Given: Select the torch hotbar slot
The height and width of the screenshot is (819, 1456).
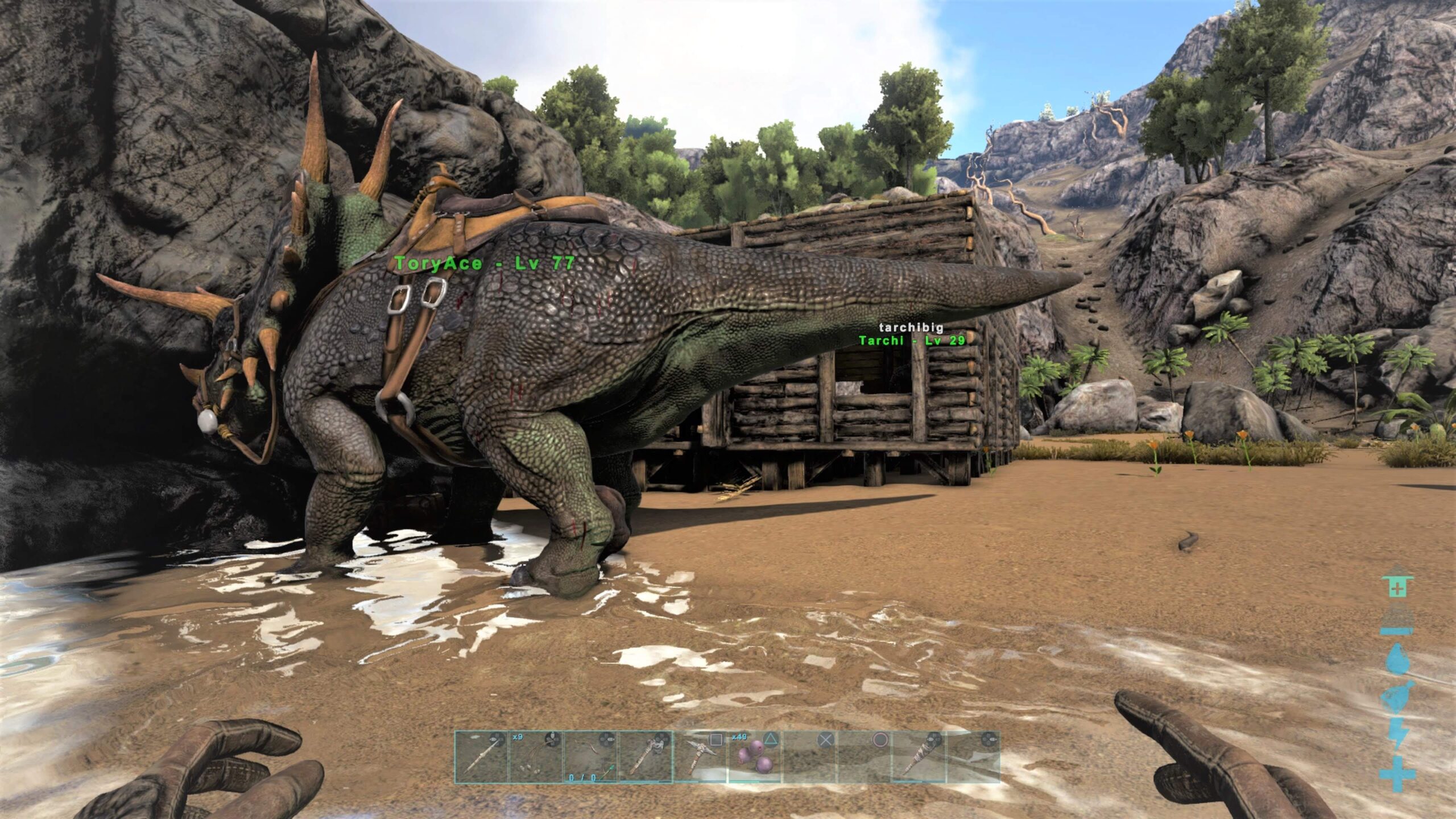Looking at the screenshot, I should tap(919, 758).
